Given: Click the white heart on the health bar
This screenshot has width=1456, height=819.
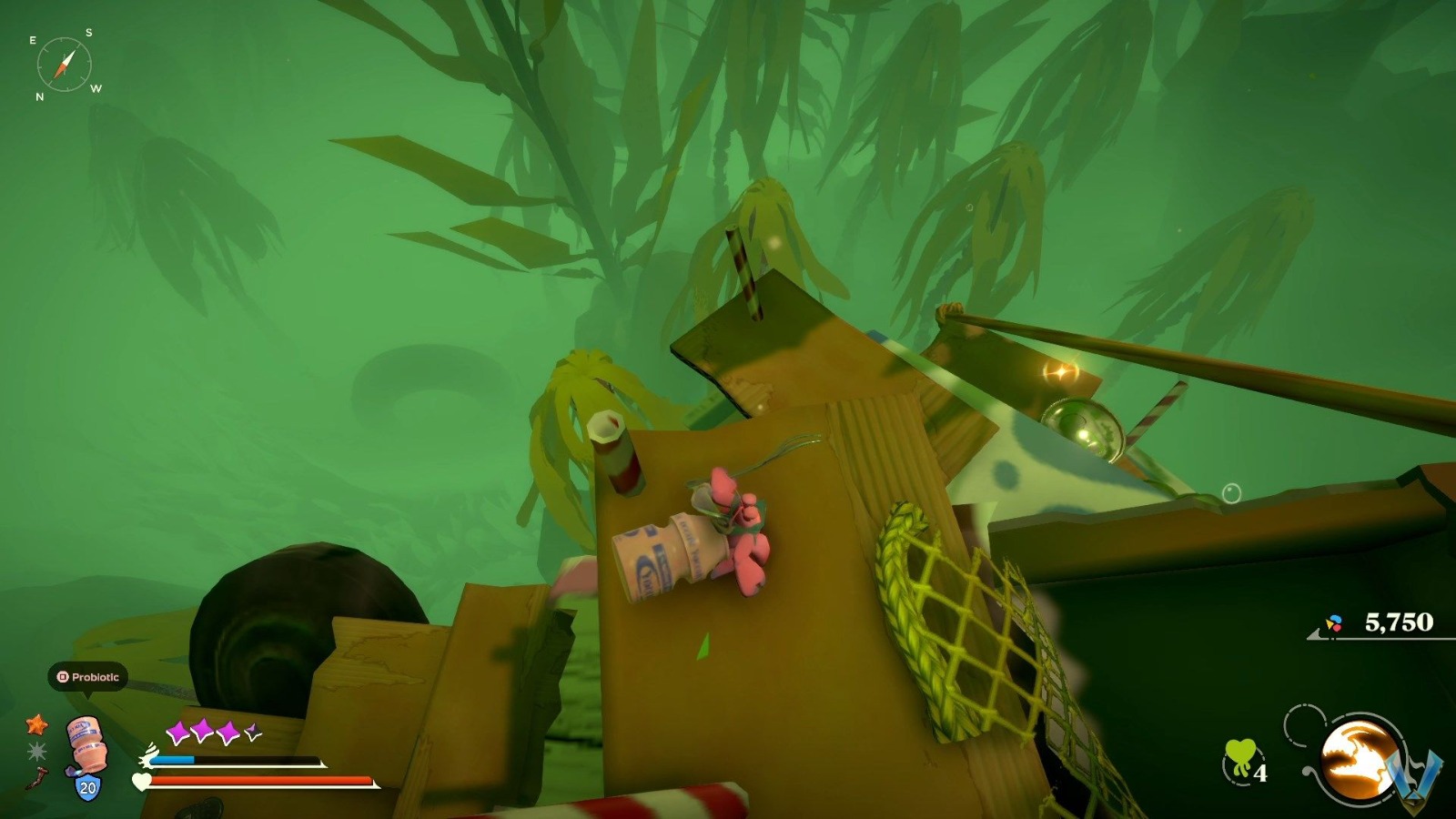Looking at the screenshot, I should point(141,781).
